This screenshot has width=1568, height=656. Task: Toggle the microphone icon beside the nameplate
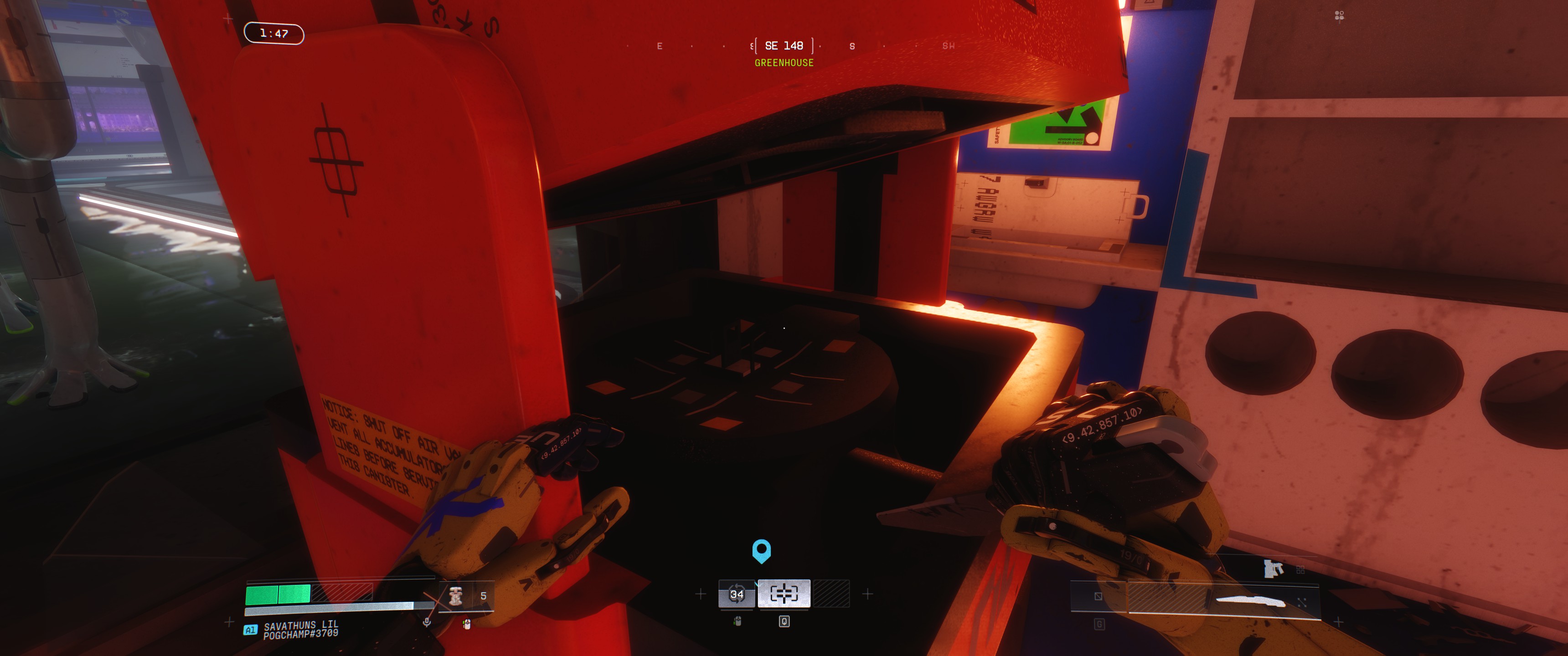(x=427, y=621)
